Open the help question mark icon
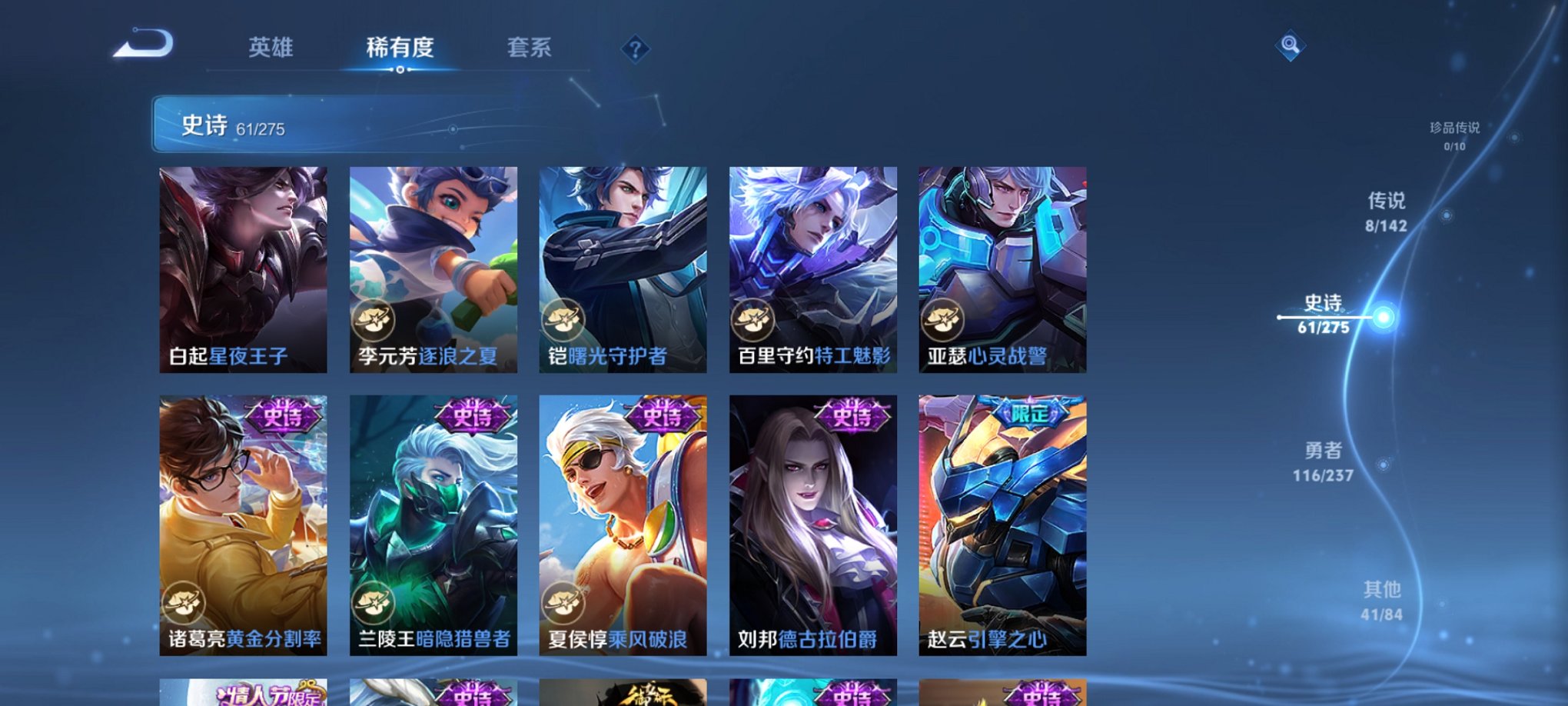 (x=635, y=48)
